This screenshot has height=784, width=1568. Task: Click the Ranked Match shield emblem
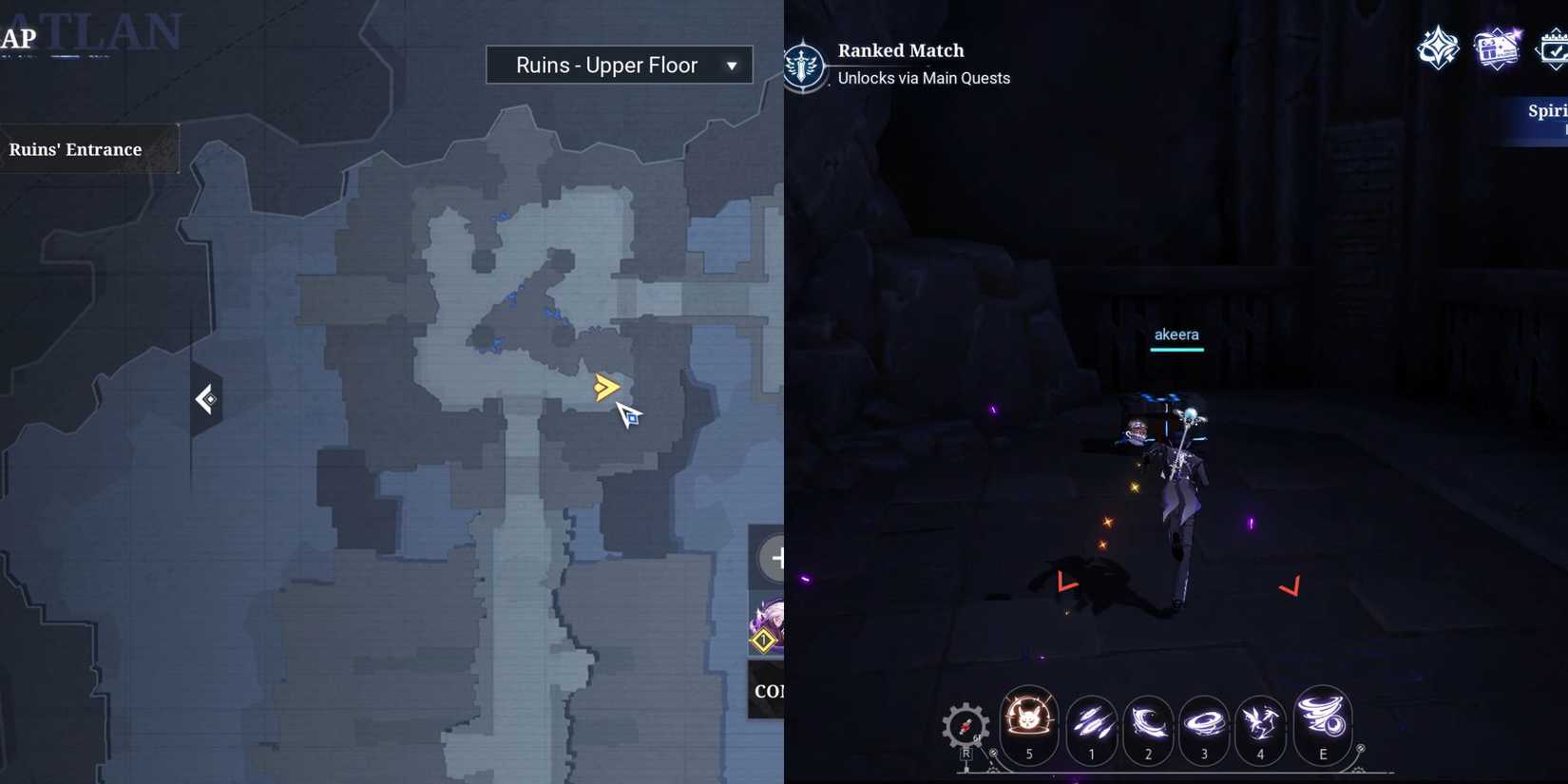806,65
